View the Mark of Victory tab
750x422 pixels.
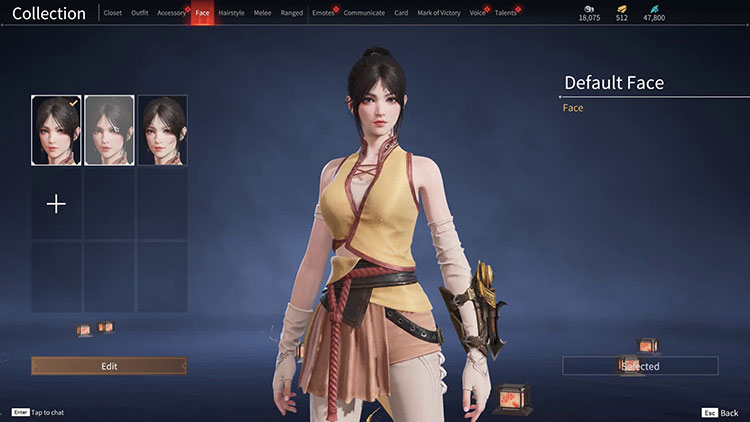437,13
